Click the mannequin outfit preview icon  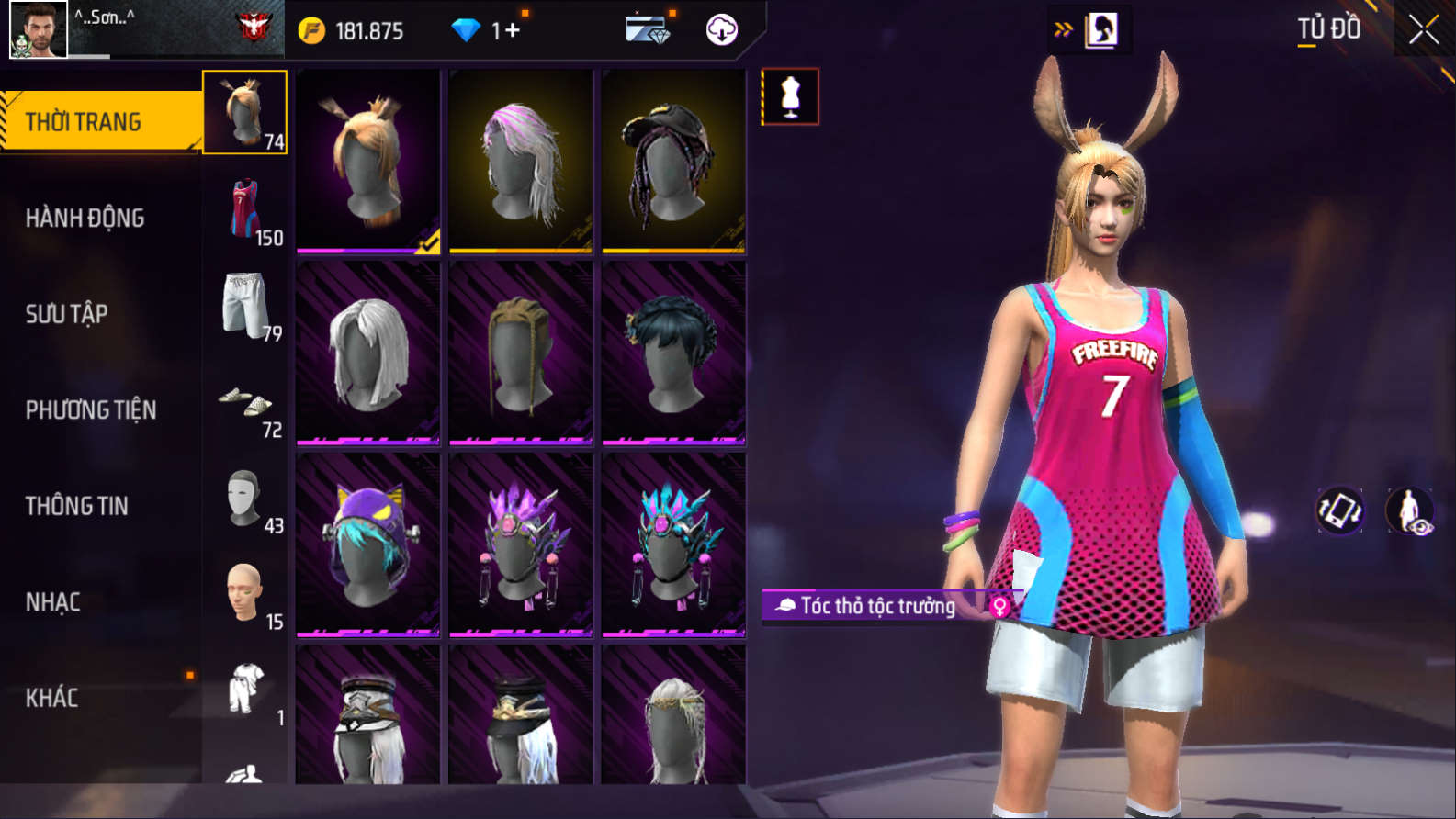point(790,96)
